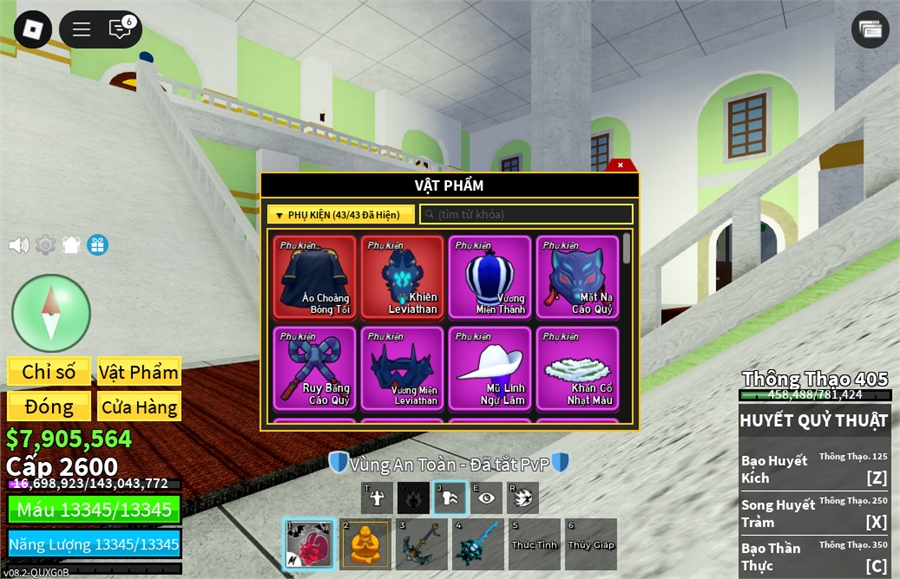Select the golden Buddha hotbar slot
Image resolution: width=900 pixels, height=579 pixels.
(365, 545)
